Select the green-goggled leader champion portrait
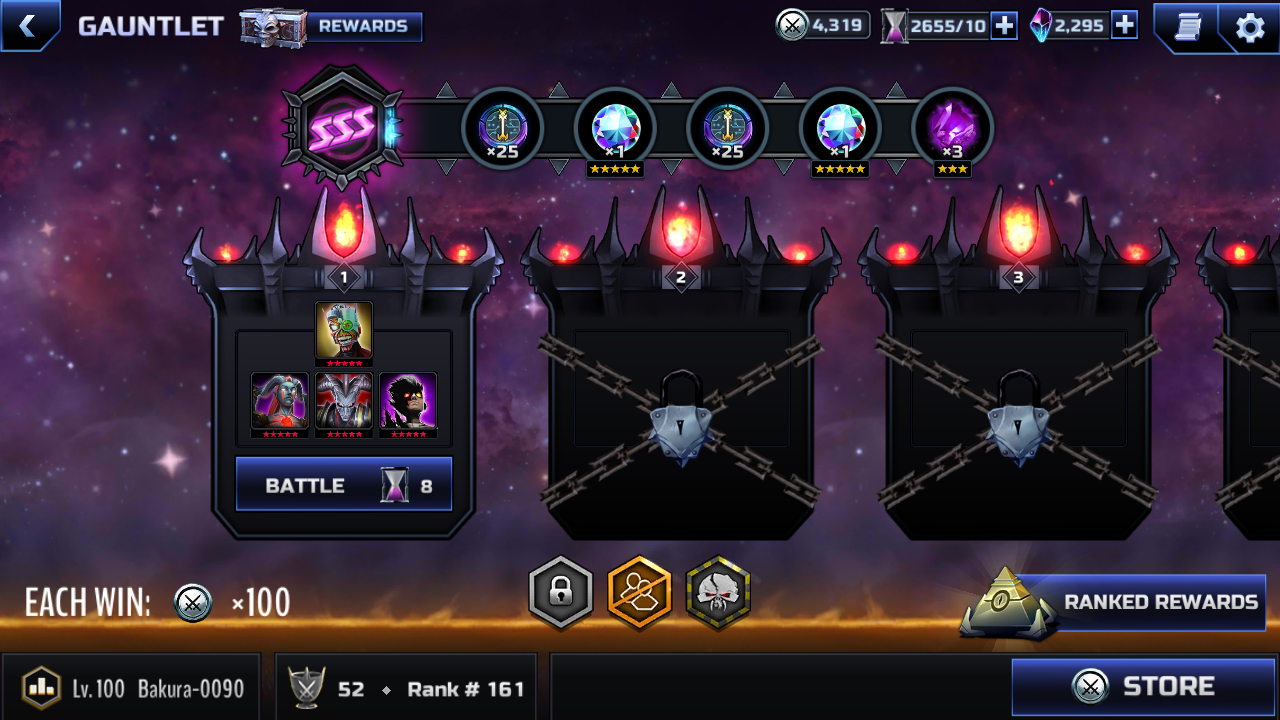This screenshot has height=720, width=1280. coord(344,331)
